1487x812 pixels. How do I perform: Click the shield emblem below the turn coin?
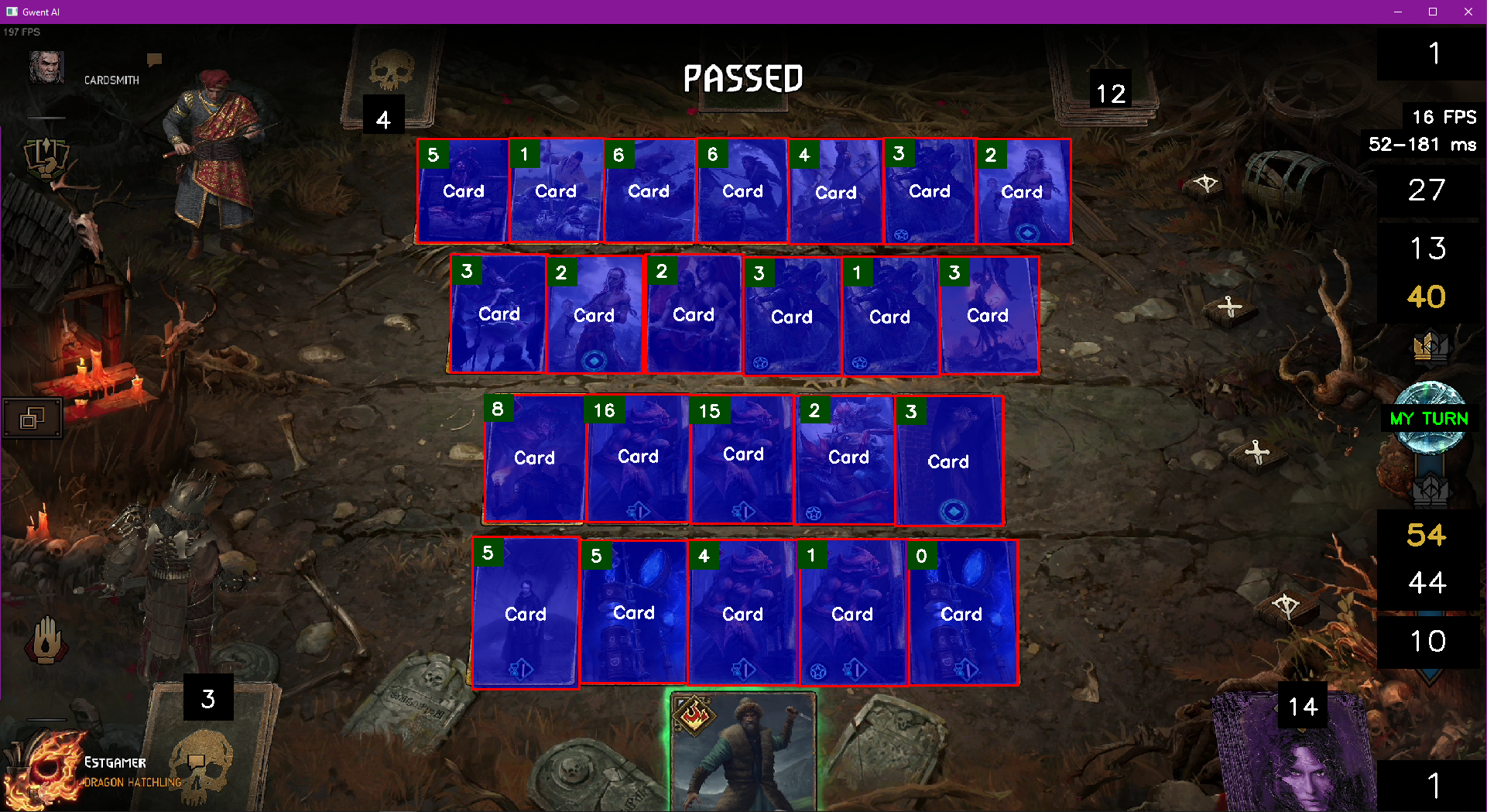coord(1430,488)
